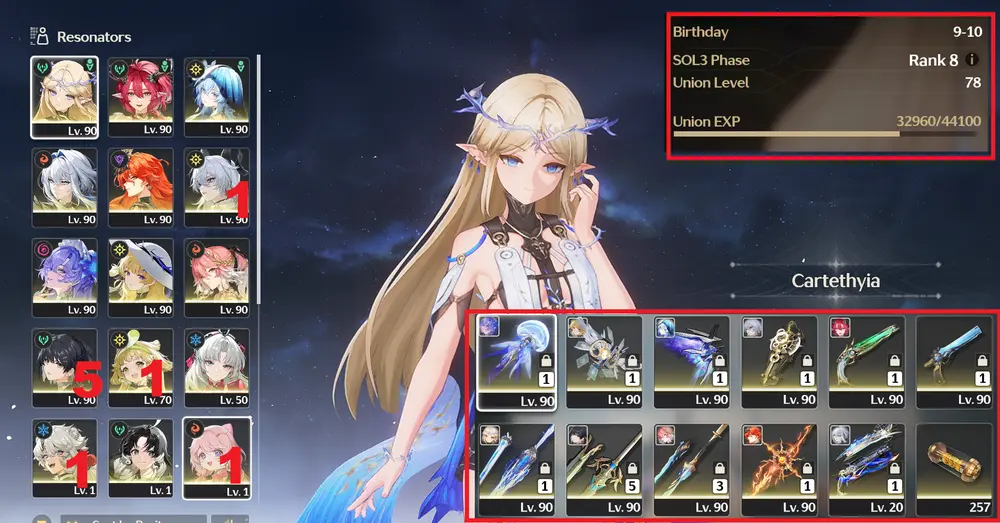This screenshot has width=1000, height=523.
Task: Select the golden gauntlets weapon slot
Action: point(777,362)
